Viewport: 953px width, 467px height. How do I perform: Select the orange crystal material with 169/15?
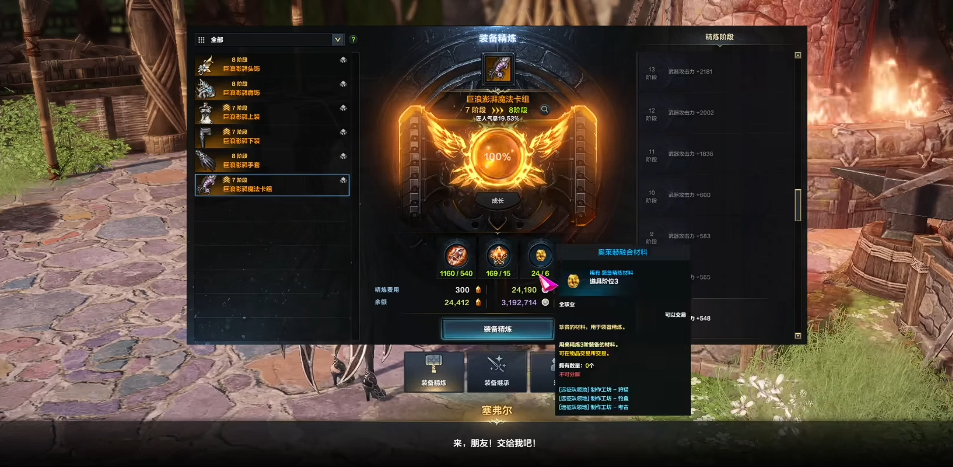pyautogui.click(x=498, y=255)
